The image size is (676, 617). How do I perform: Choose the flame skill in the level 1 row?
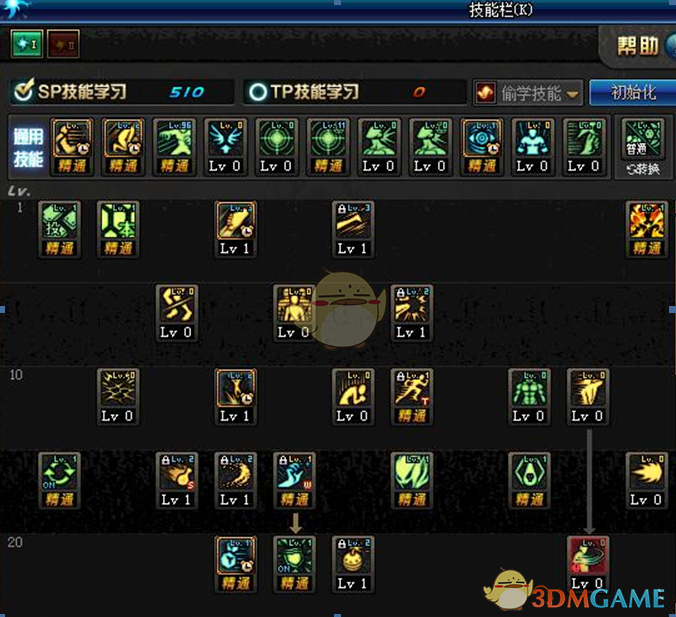coord(645,220)
